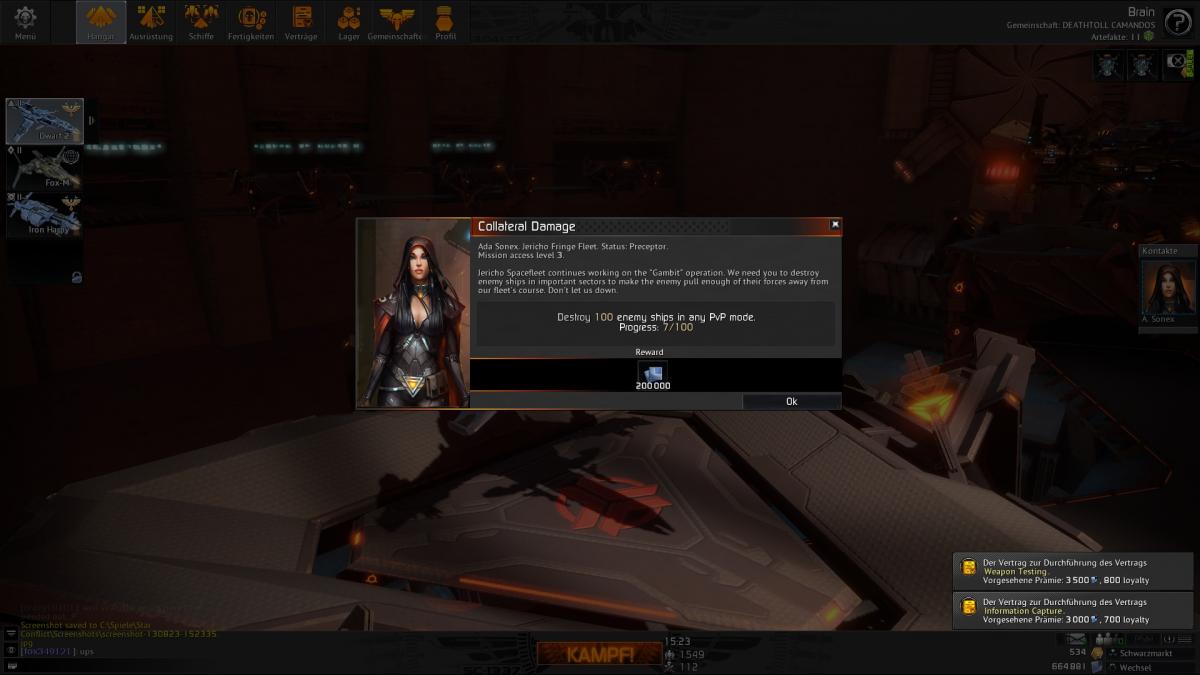Start a battle with the KAMPF! button
Image resolution: width=1200 pixels, height=675 pixels.
pos(598,654)
